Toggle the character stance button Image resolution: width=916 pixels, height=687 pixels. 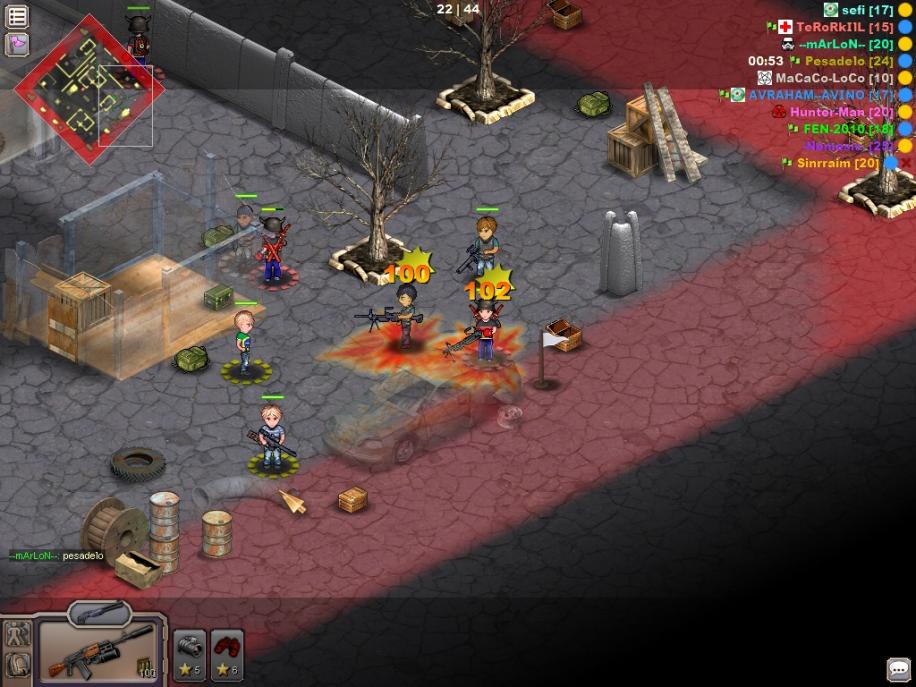click(17, 634)
